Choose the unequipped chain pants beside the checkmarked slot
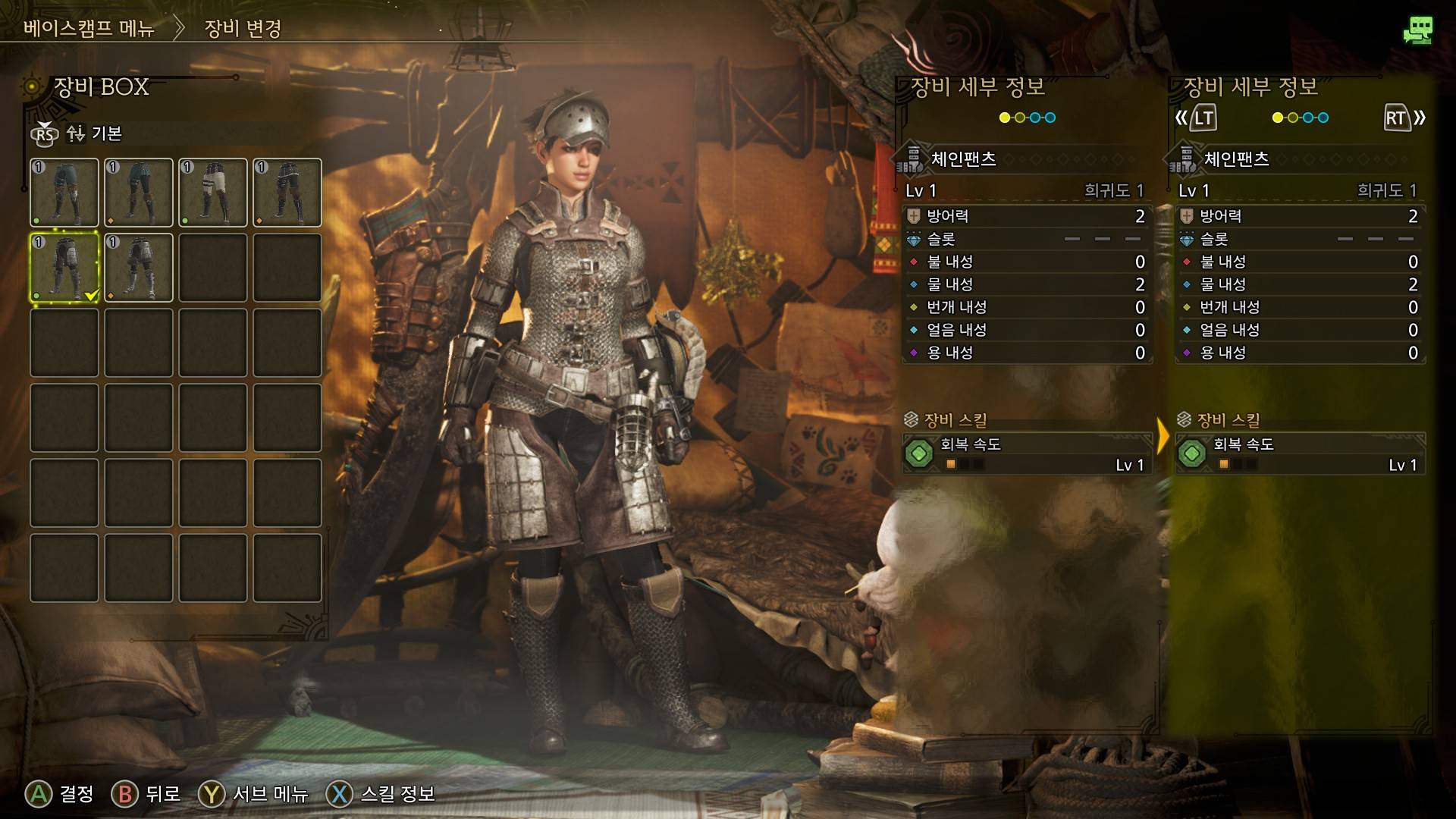 coord(139,268)
